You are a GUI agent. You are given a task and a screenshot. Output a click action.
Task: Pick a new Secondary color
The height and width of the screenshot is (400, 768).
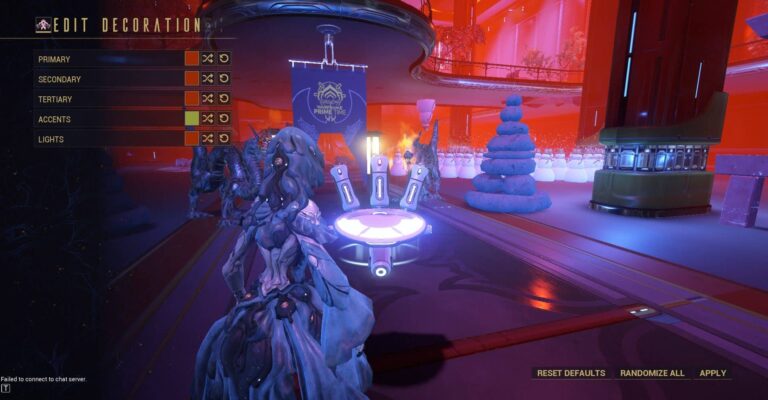click(x=192, y=79)
